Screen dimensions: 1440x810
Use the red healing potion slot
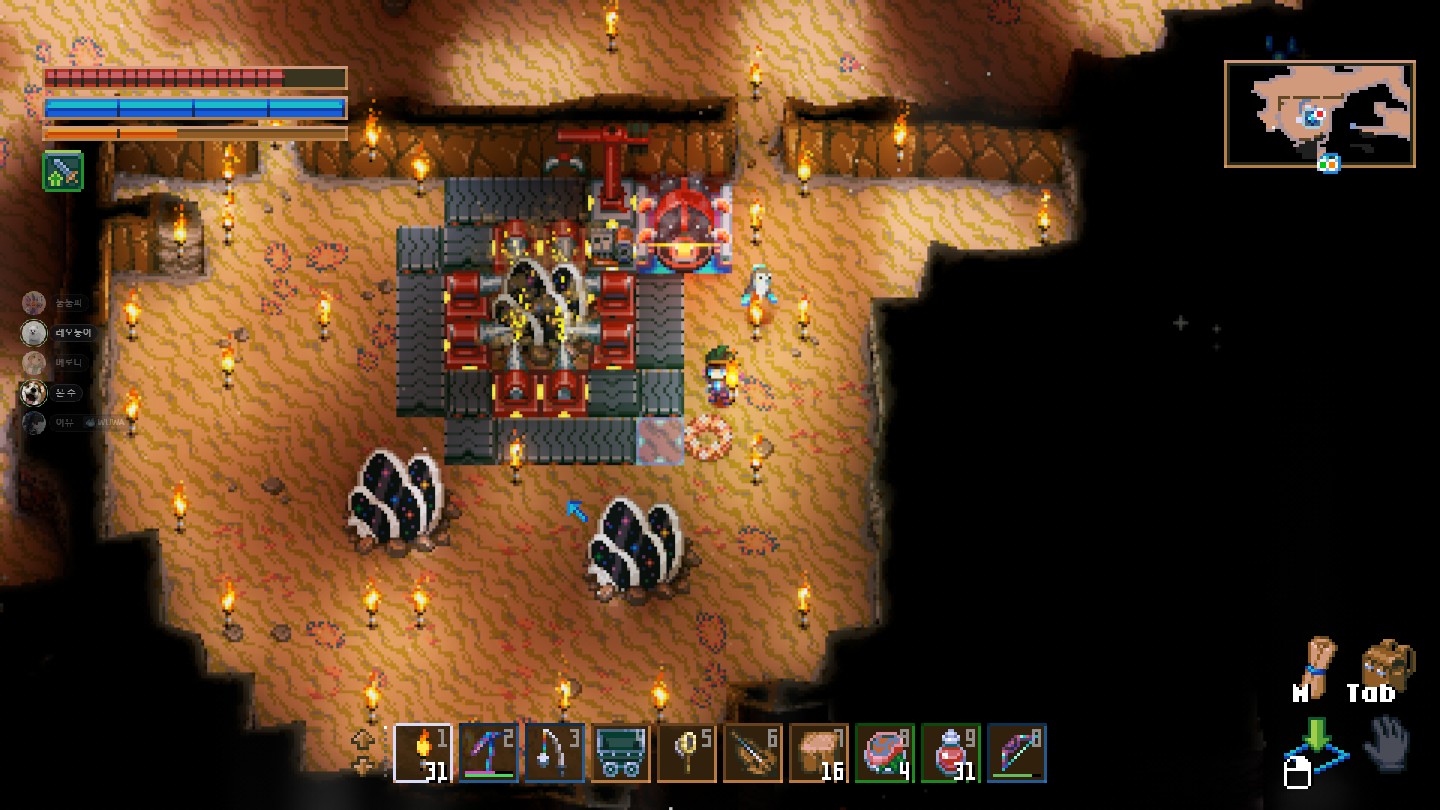(x=951, y=752)
